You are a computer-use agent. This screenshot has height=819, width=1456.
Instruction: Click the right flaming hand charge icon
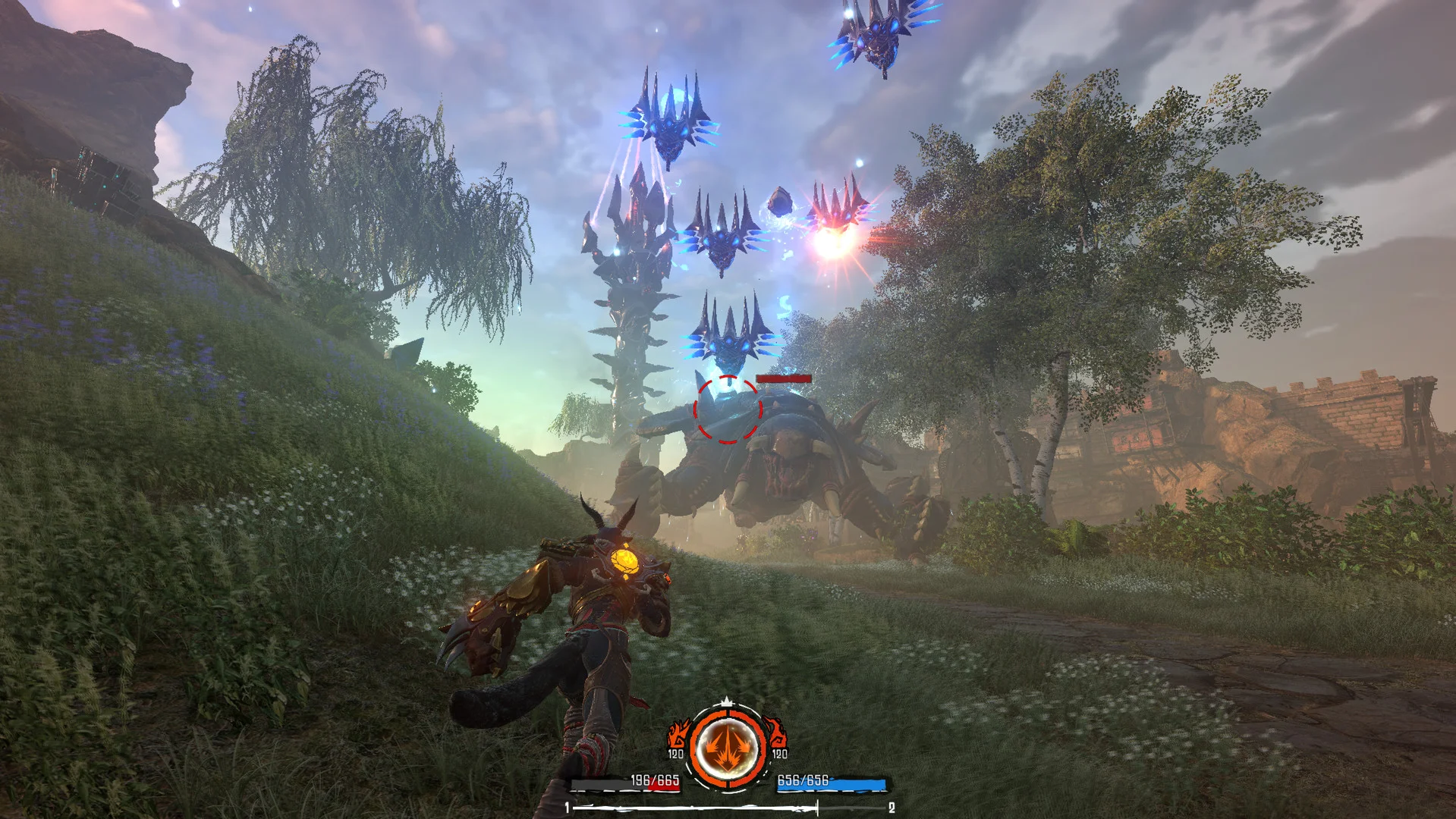pos(777,733)
